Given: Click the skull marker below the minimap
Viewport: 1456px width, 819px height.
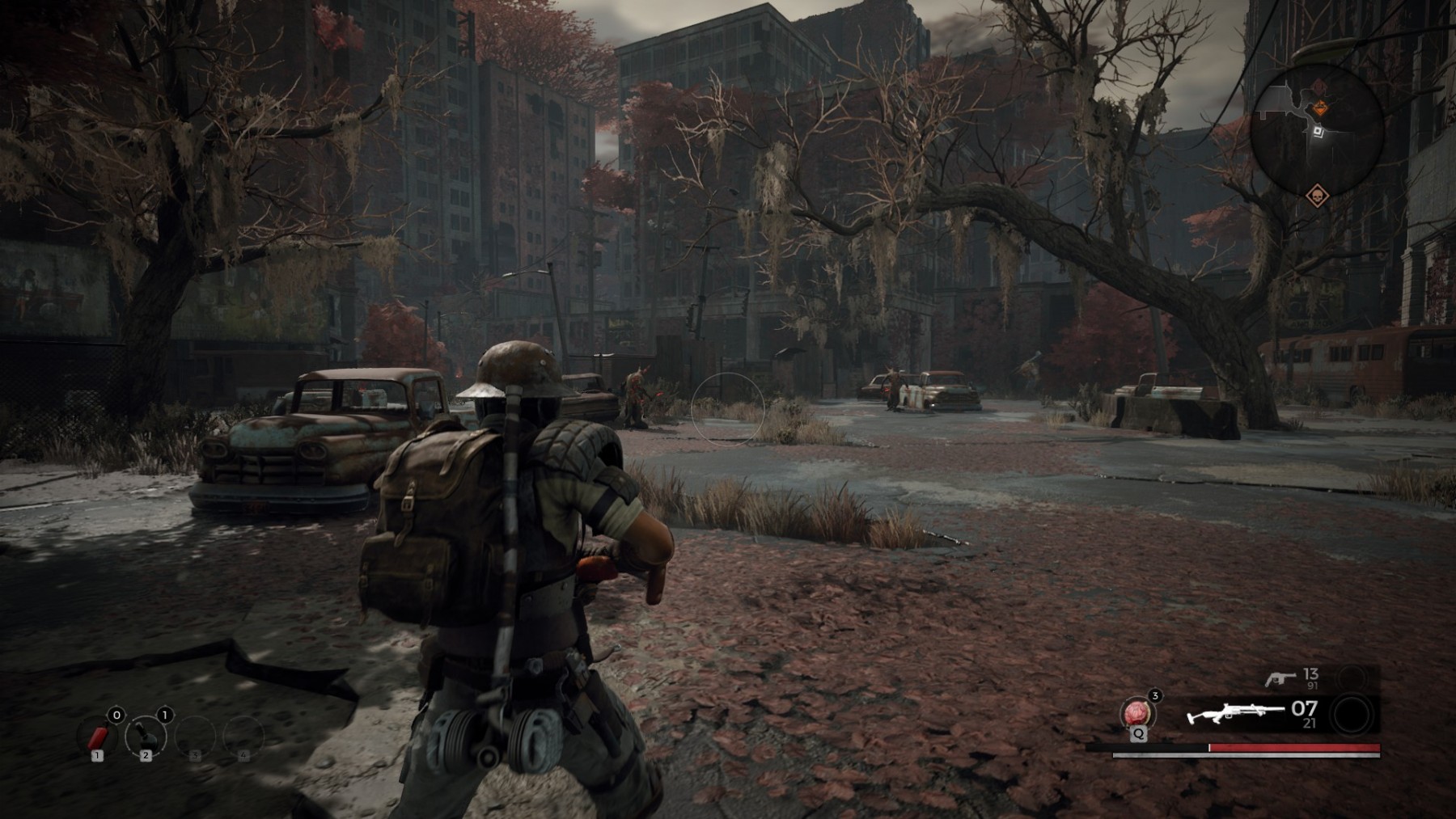Looking at the screenshot, I should [1317, 196].
